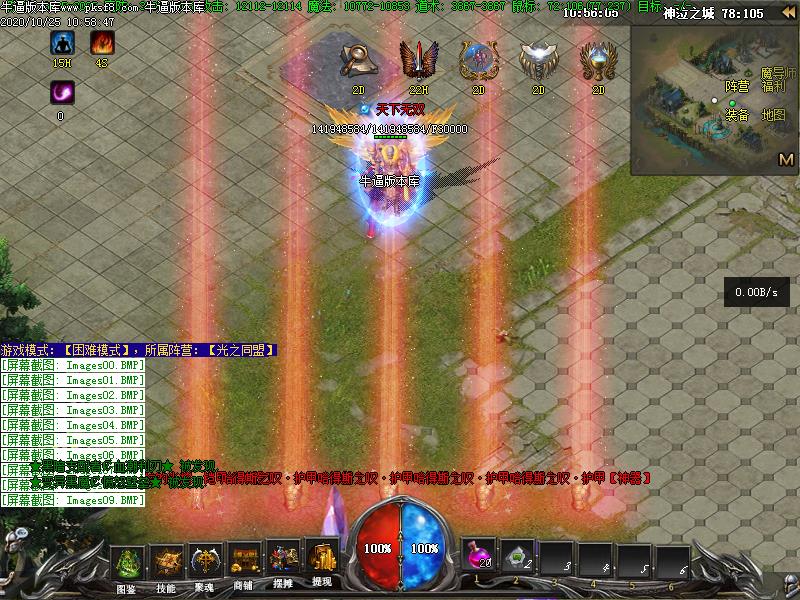Click the winged sword status icon
The height and width of the screenshot is (600, 800).
click(x=416, y=62)
